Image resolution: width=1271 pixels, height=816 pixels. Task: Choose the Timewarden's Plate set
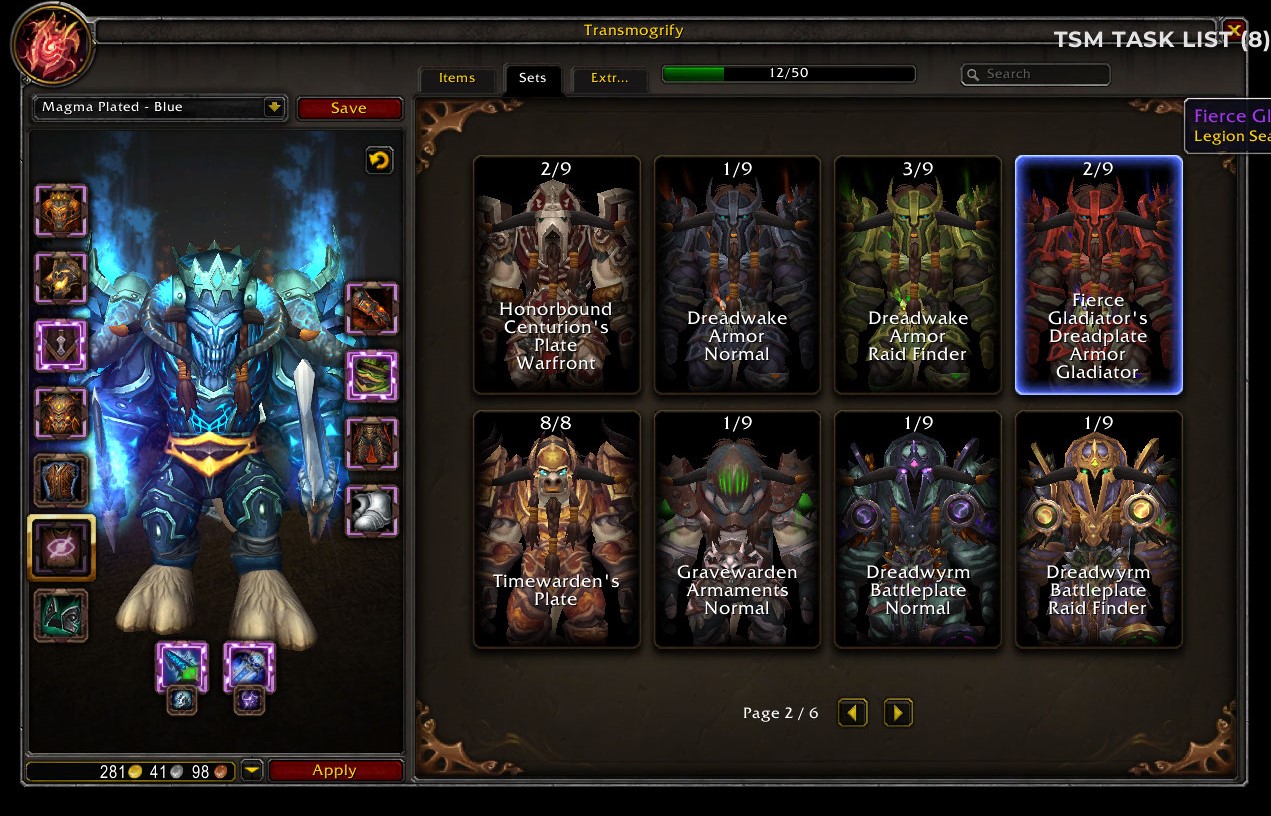(557, 529)
